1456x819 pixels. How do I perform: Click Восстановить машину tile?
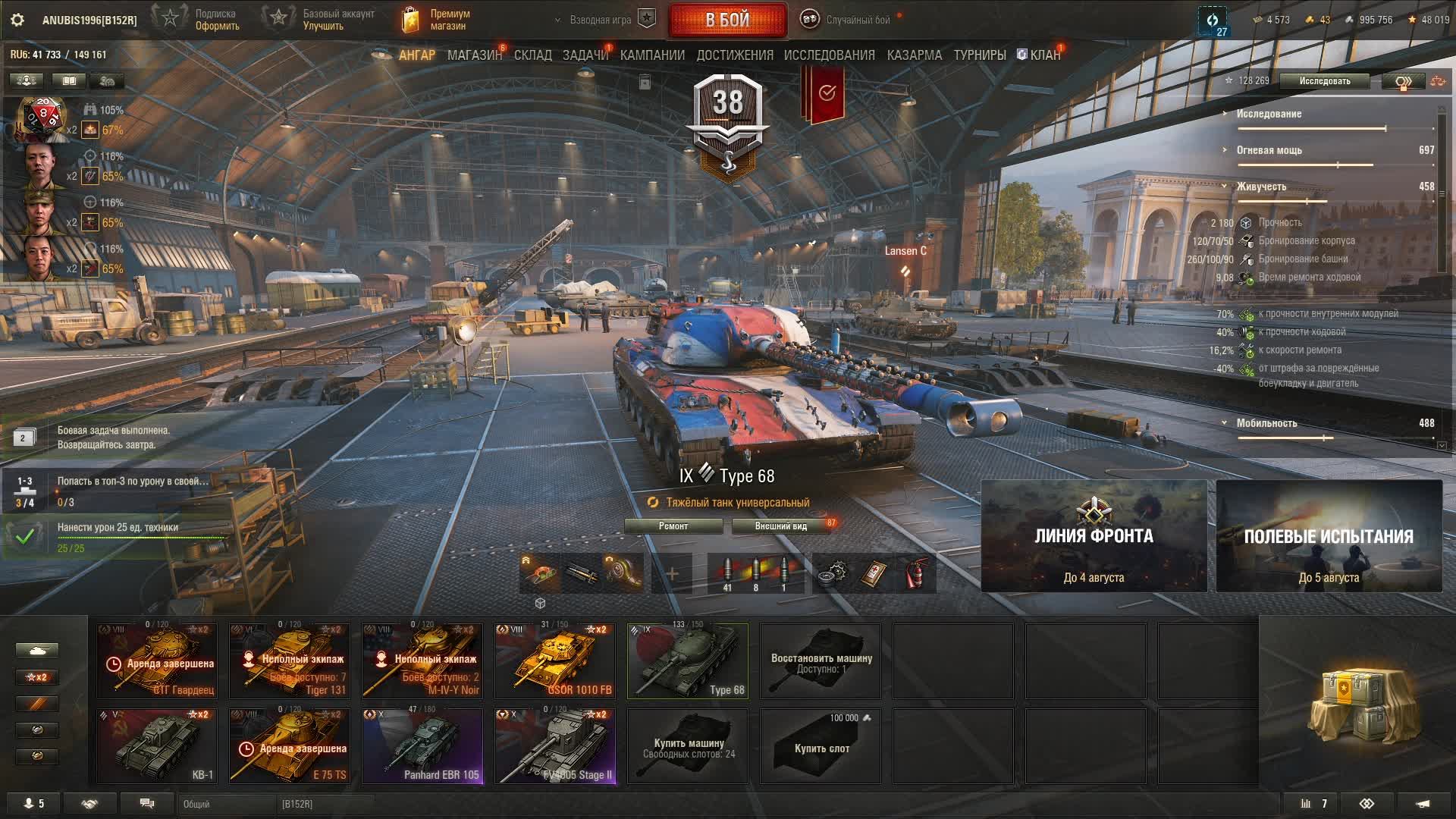(821, 661)
